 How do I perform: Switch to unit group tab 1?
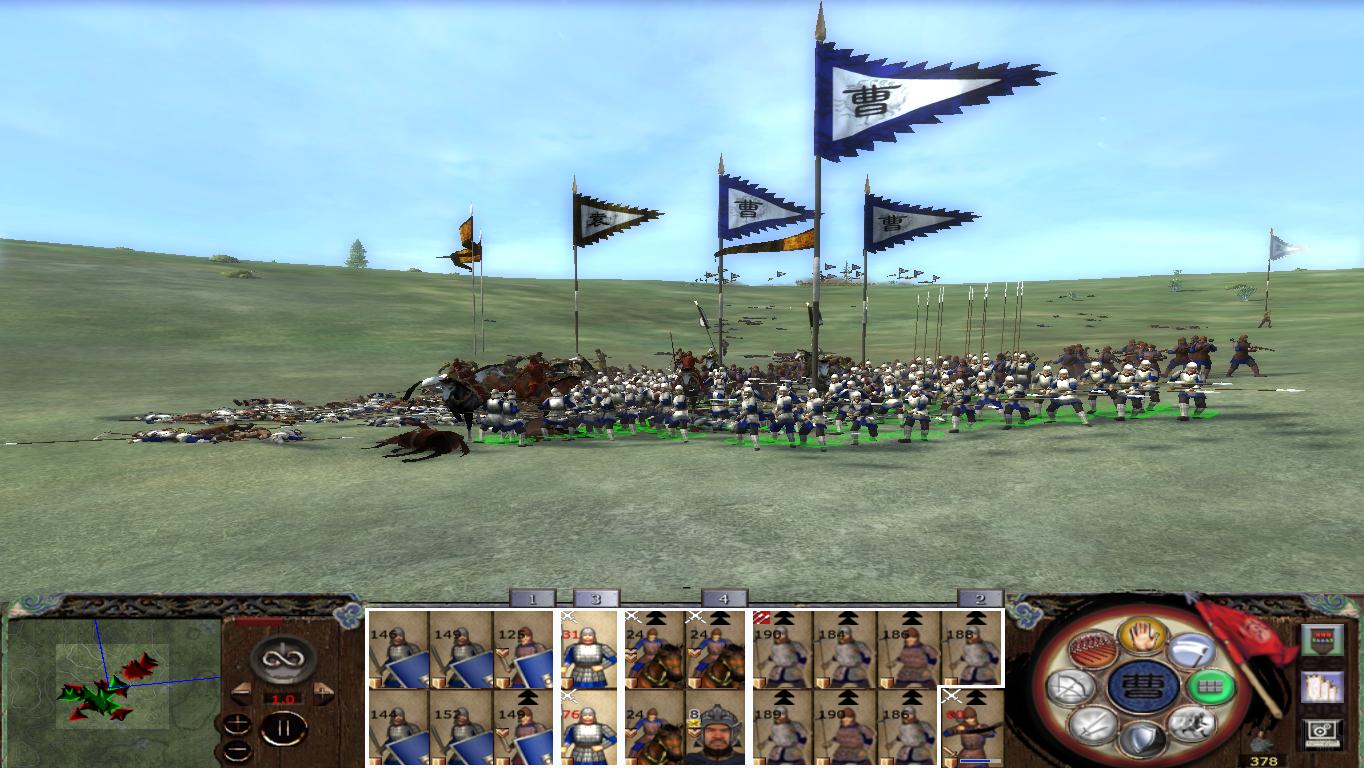533,600
